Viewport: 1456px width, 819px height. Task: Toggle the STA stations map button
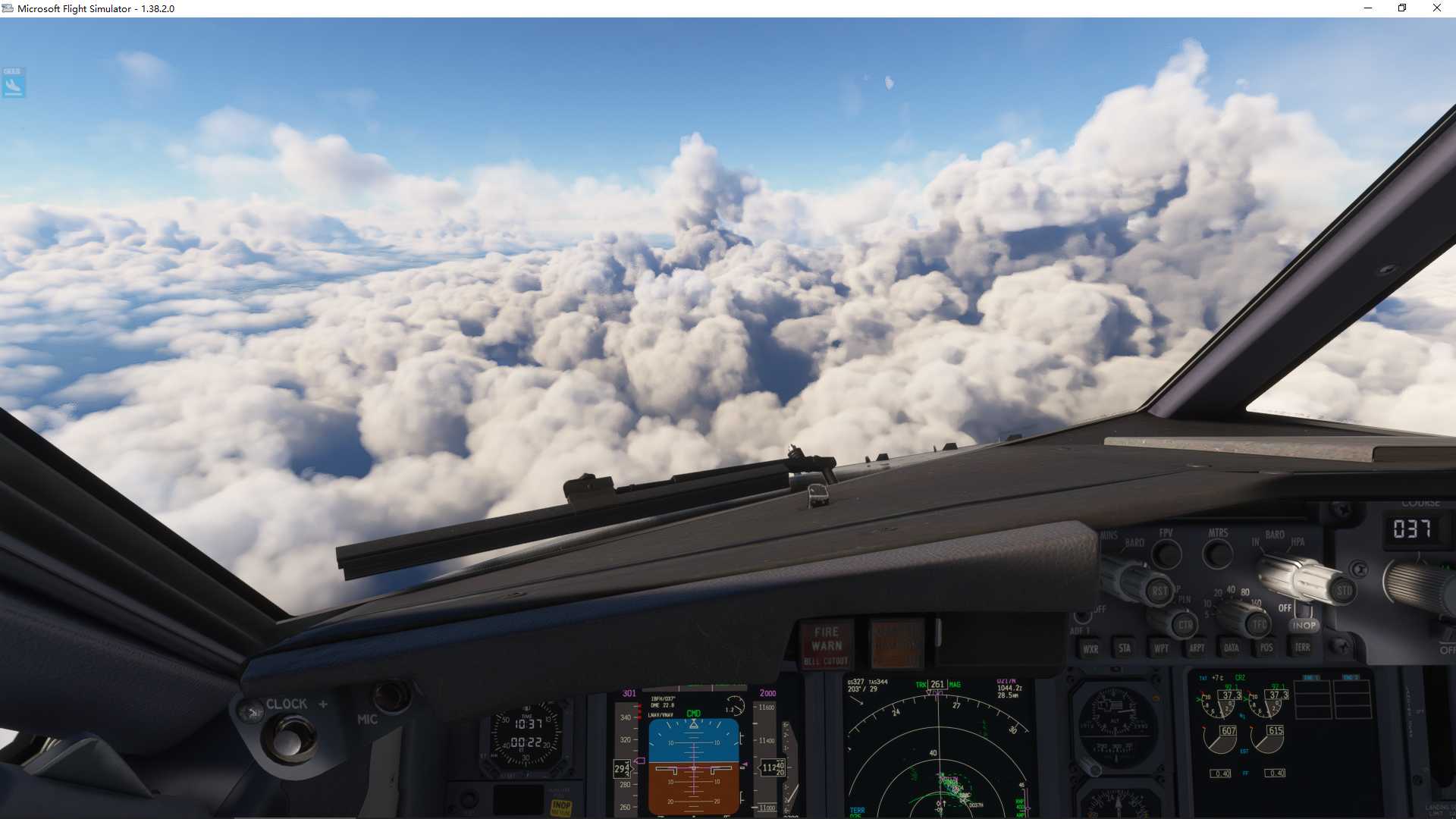(1125, 648)
